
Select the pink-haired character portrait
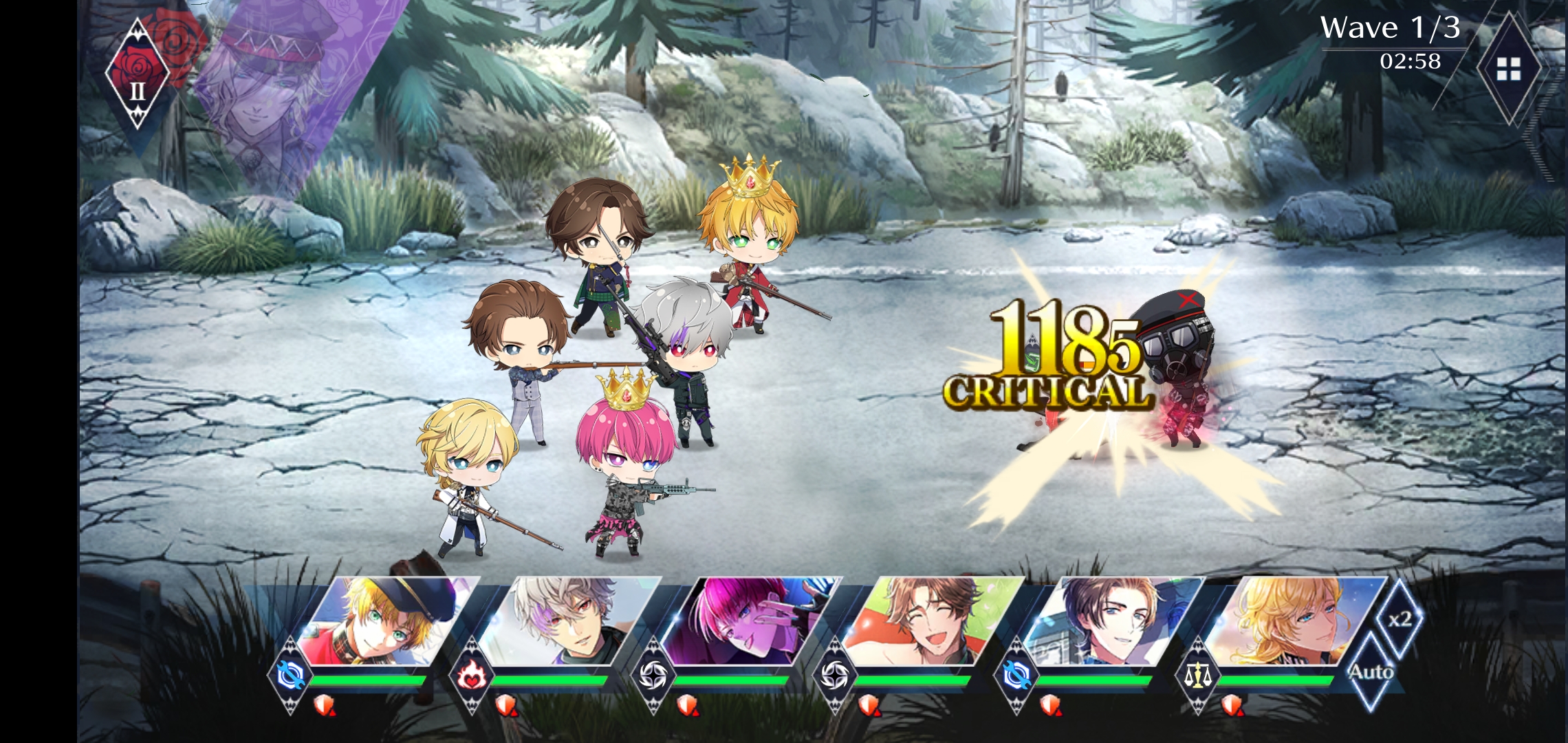point(750,621)
